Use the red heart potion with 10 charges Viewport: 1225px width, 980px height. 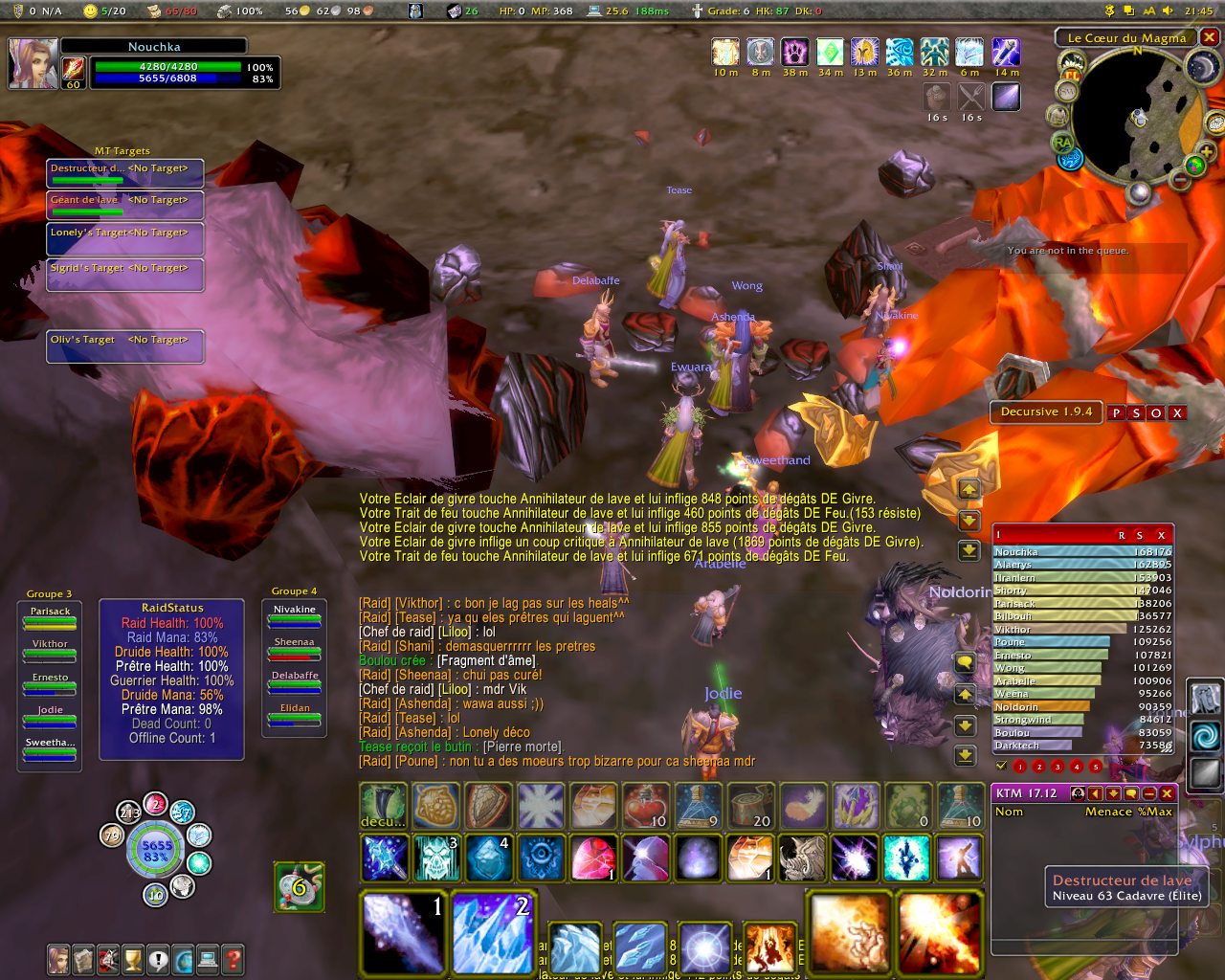[645, 806]
